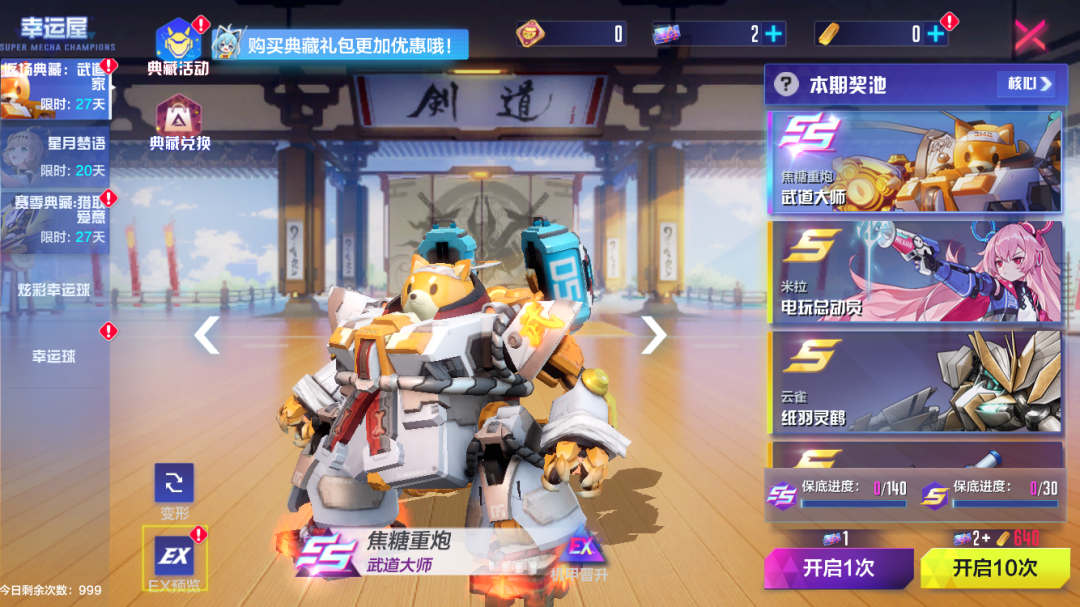The image size is (1080, 607).
Task: Open the 本期奖池 help question mark
Action: coord(787,84)
